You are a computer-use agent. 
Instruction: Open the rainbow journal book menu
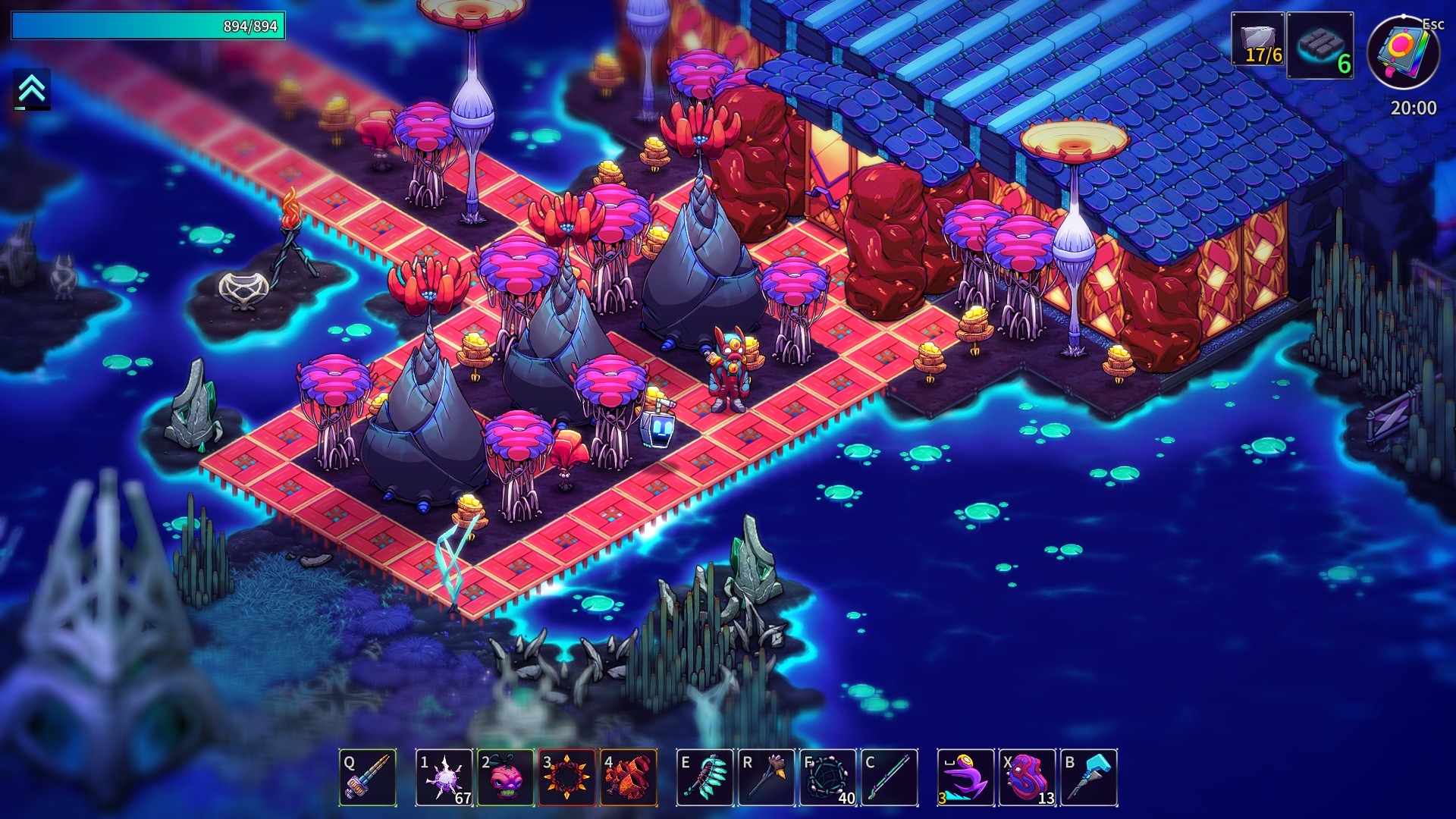(x=1403, y=52)
